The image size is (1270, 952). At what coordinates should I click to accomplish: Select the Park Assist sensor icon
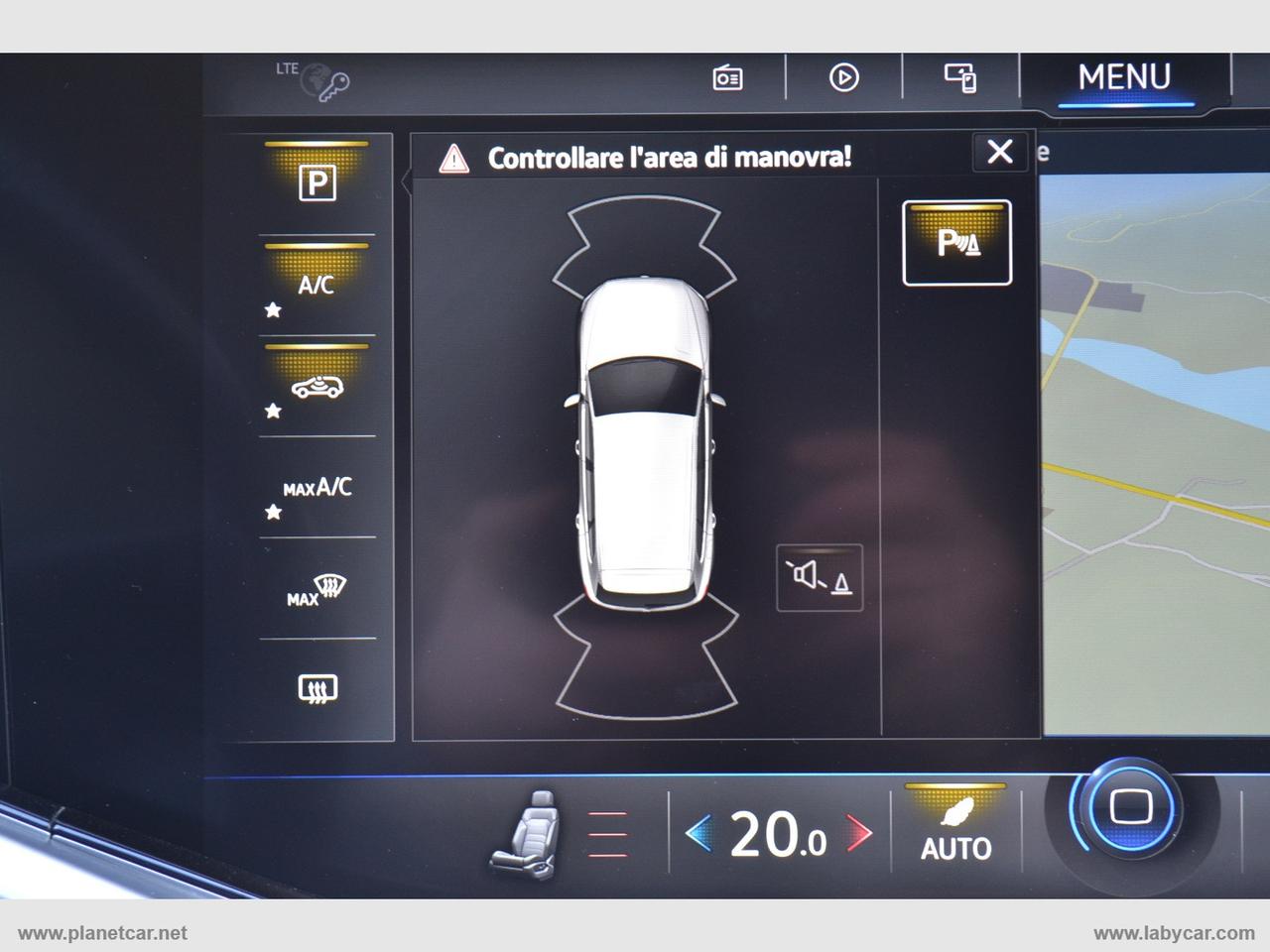[957, 241]
